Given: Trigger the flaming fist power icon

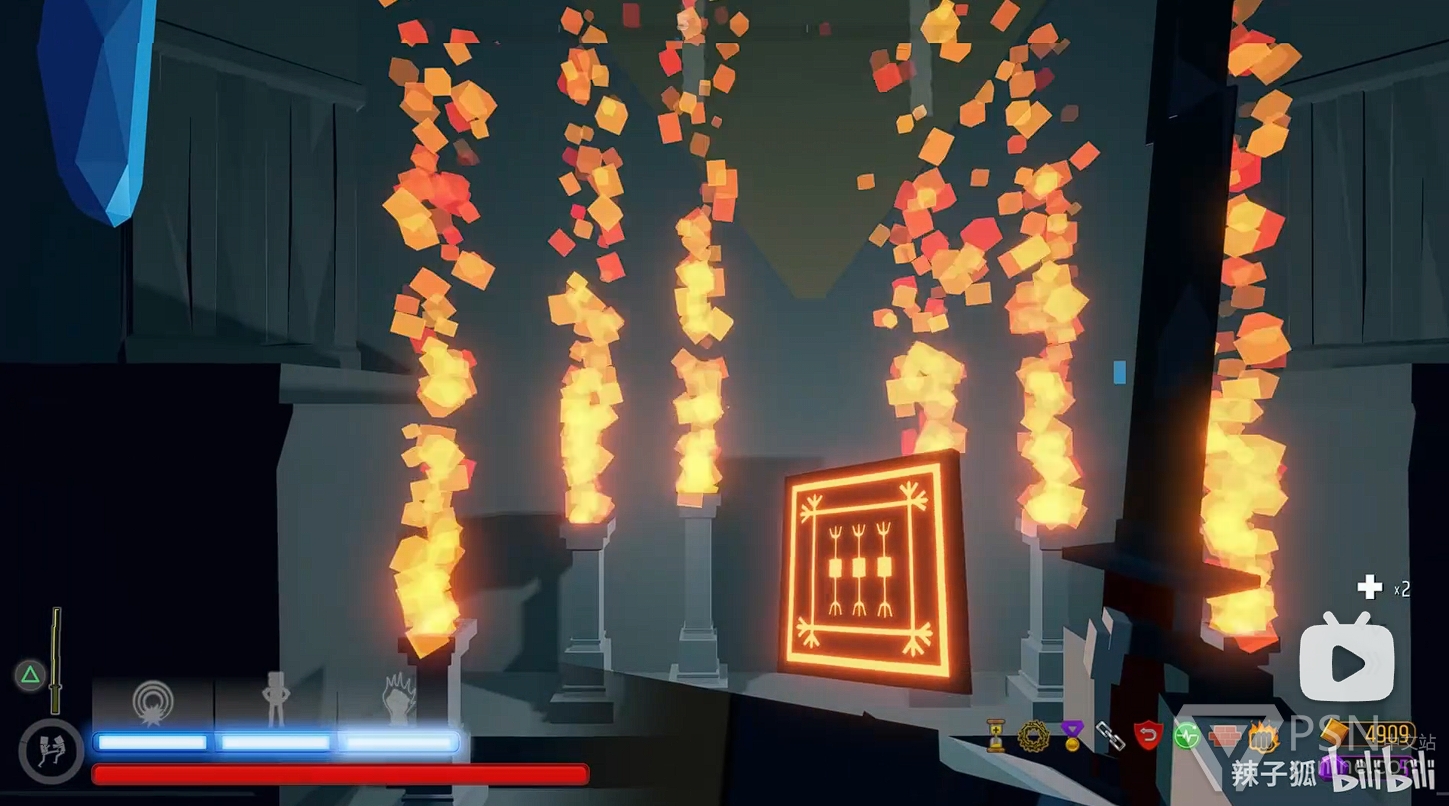Looking at the screenshot, I should pos(399,698).
